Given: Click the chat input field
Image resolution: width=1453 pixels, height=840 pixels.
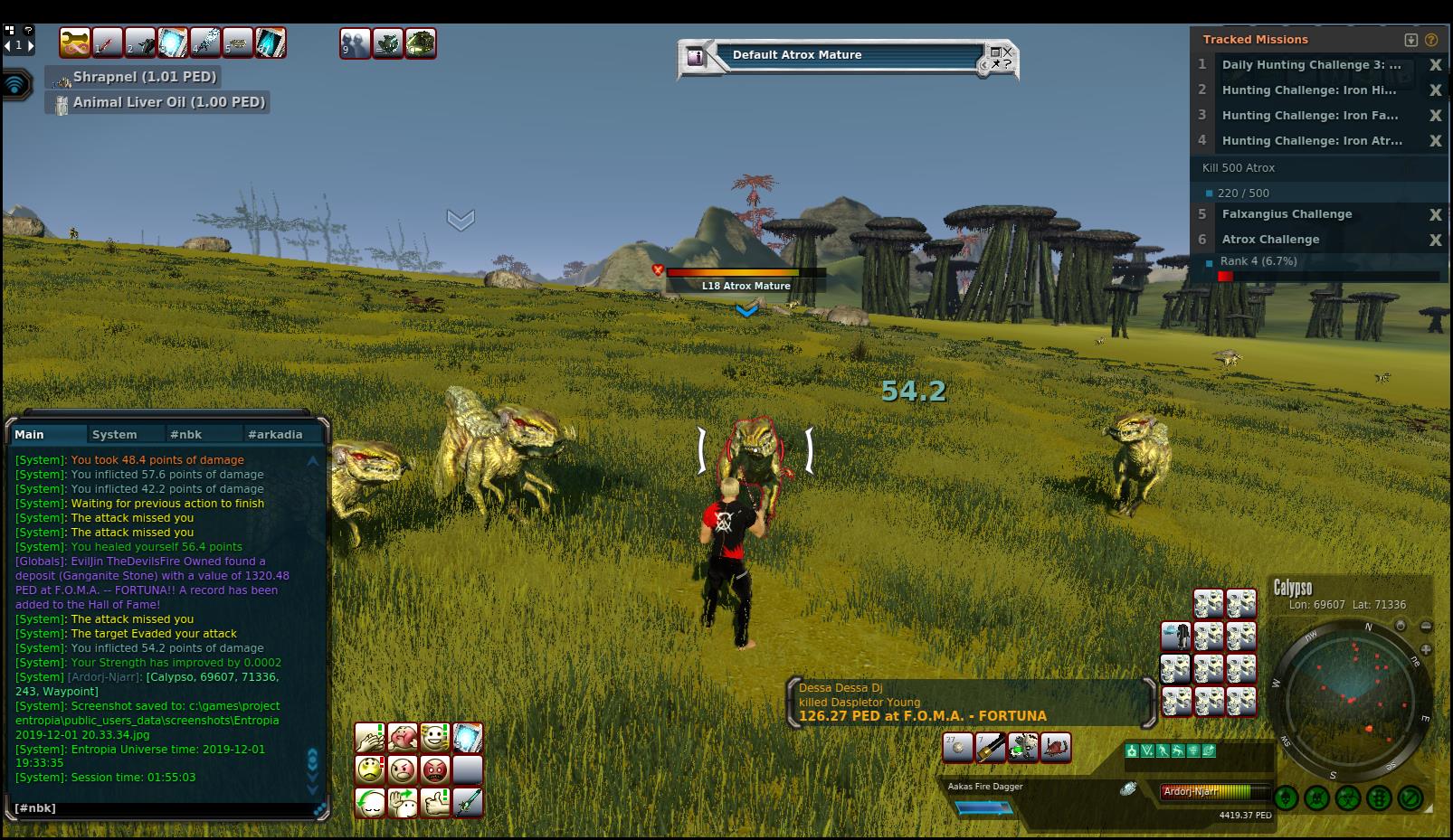Looking at the screenshot, I should (163, 807).
